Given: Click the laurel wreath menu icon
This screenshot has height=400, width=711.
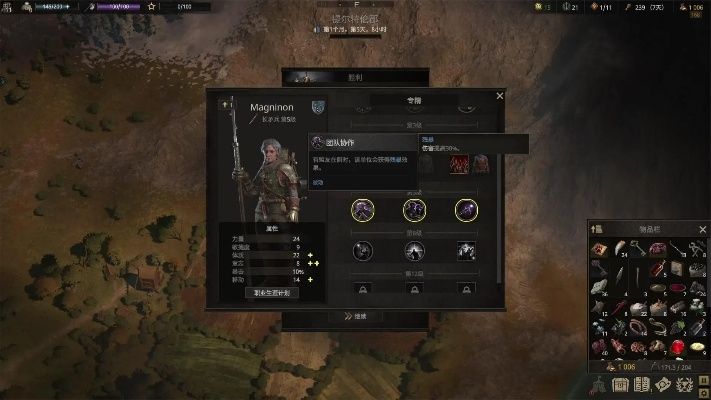Looking at the screenshot, I should click(684, 385).
